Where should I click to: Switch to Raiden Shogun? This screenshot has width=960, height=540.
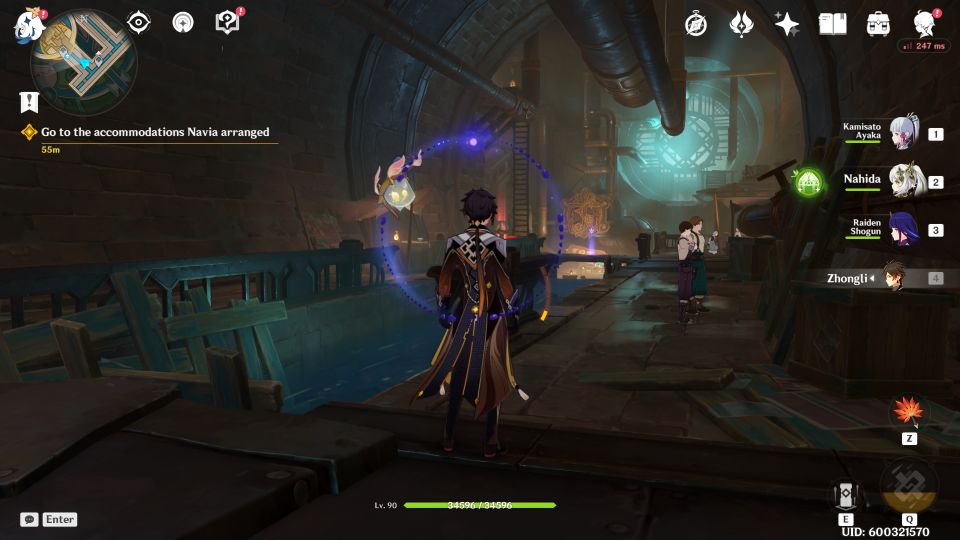point(903,229)
